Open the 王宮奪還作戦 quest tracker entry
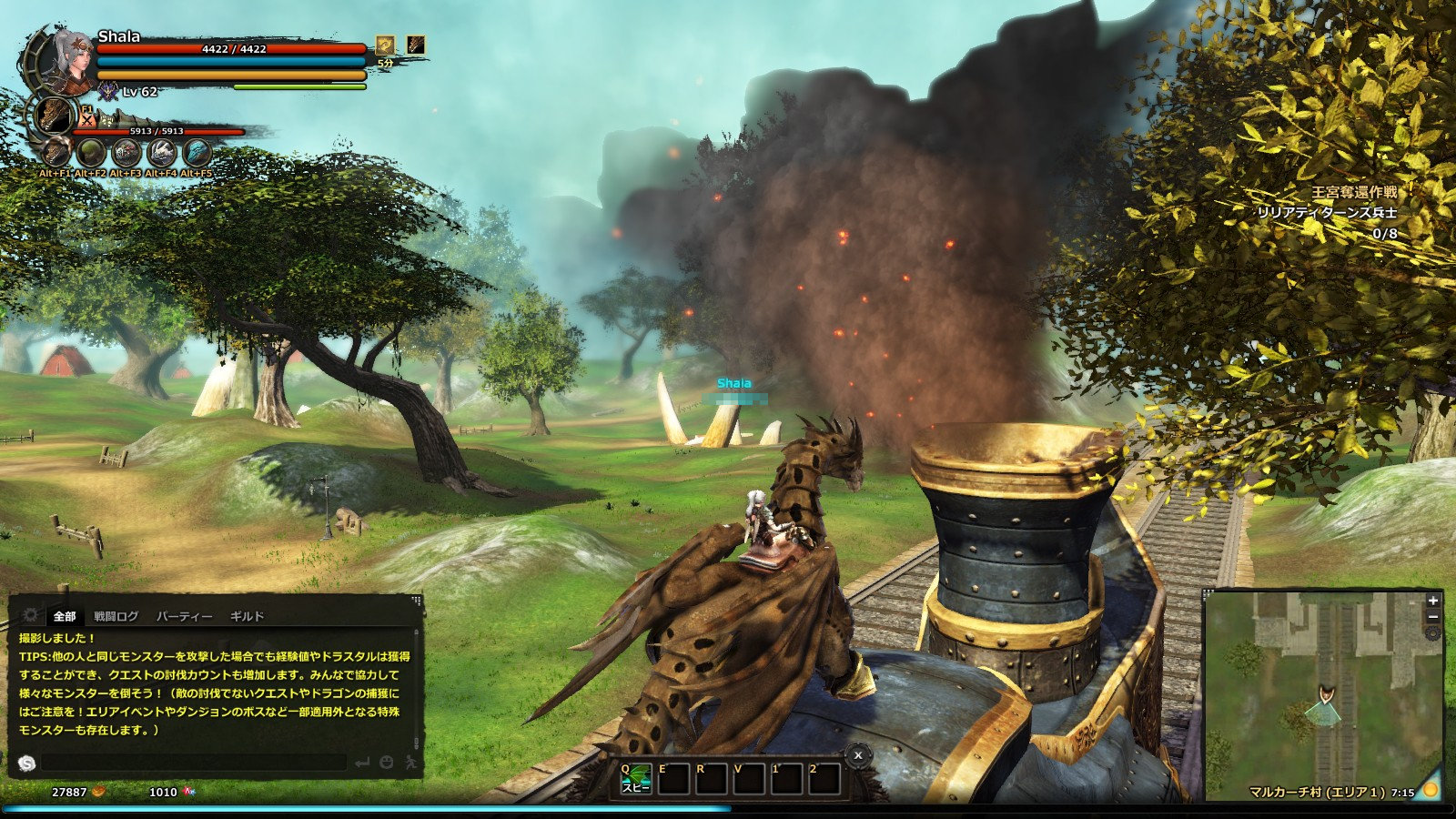Image resolution: width=1456 pixels, height=819 pixels. click(1353, 192)
